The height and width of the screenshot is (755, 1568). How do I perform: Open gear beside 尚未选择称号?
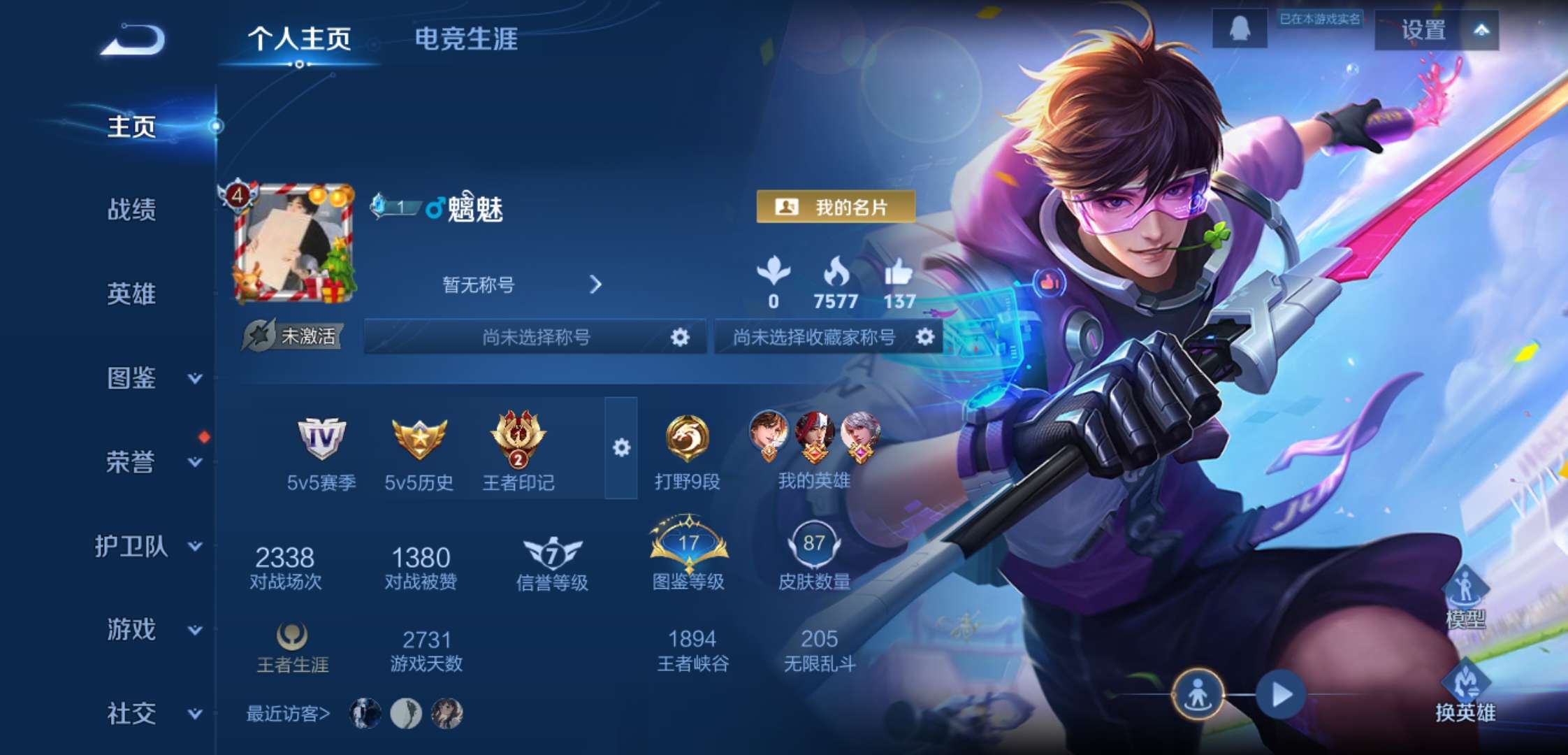tap(679, 336)
